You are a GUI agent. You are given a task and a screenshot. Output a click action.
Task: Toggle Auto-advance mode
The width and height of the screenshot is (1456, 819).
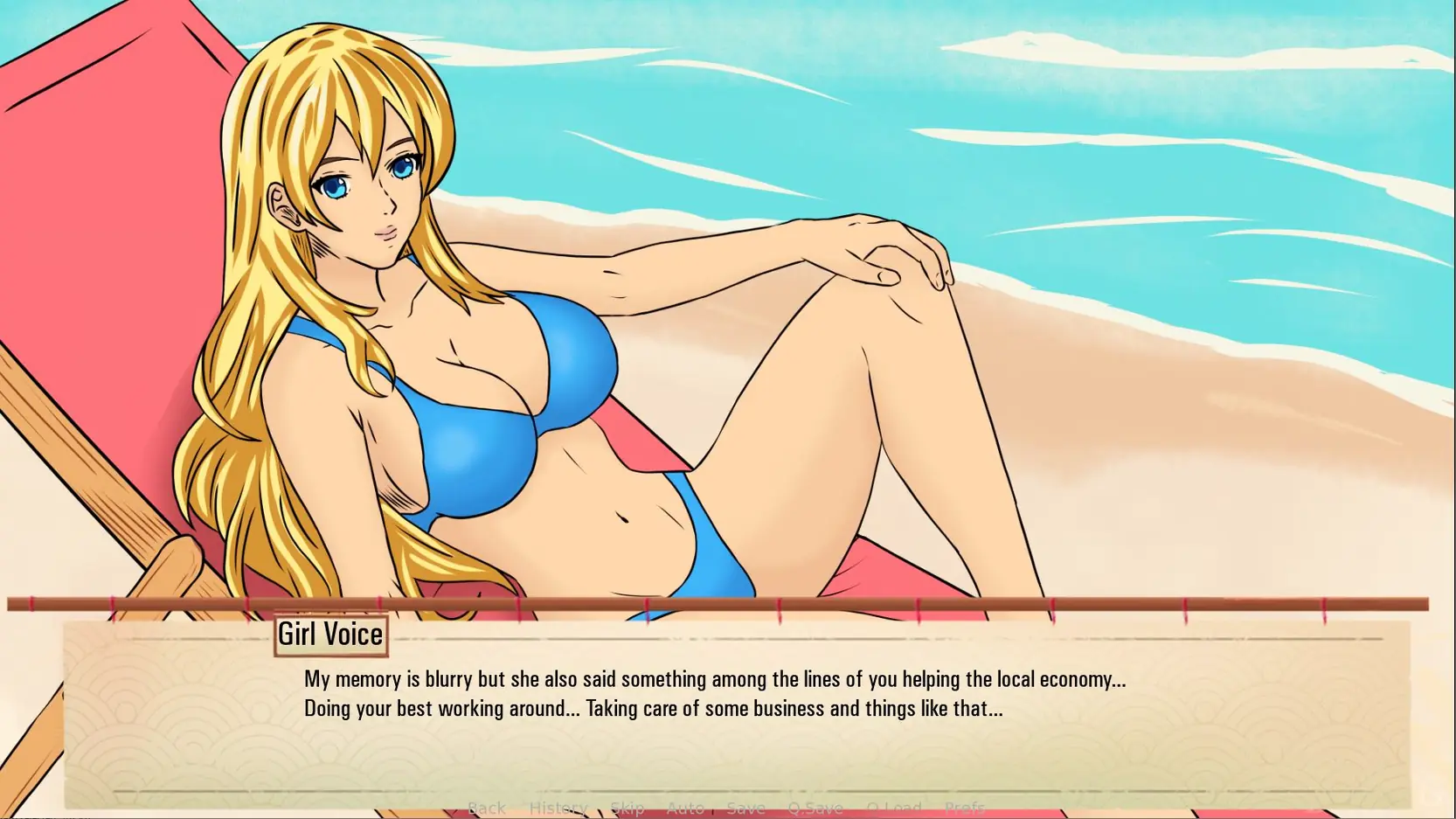(x=685, y=809)
